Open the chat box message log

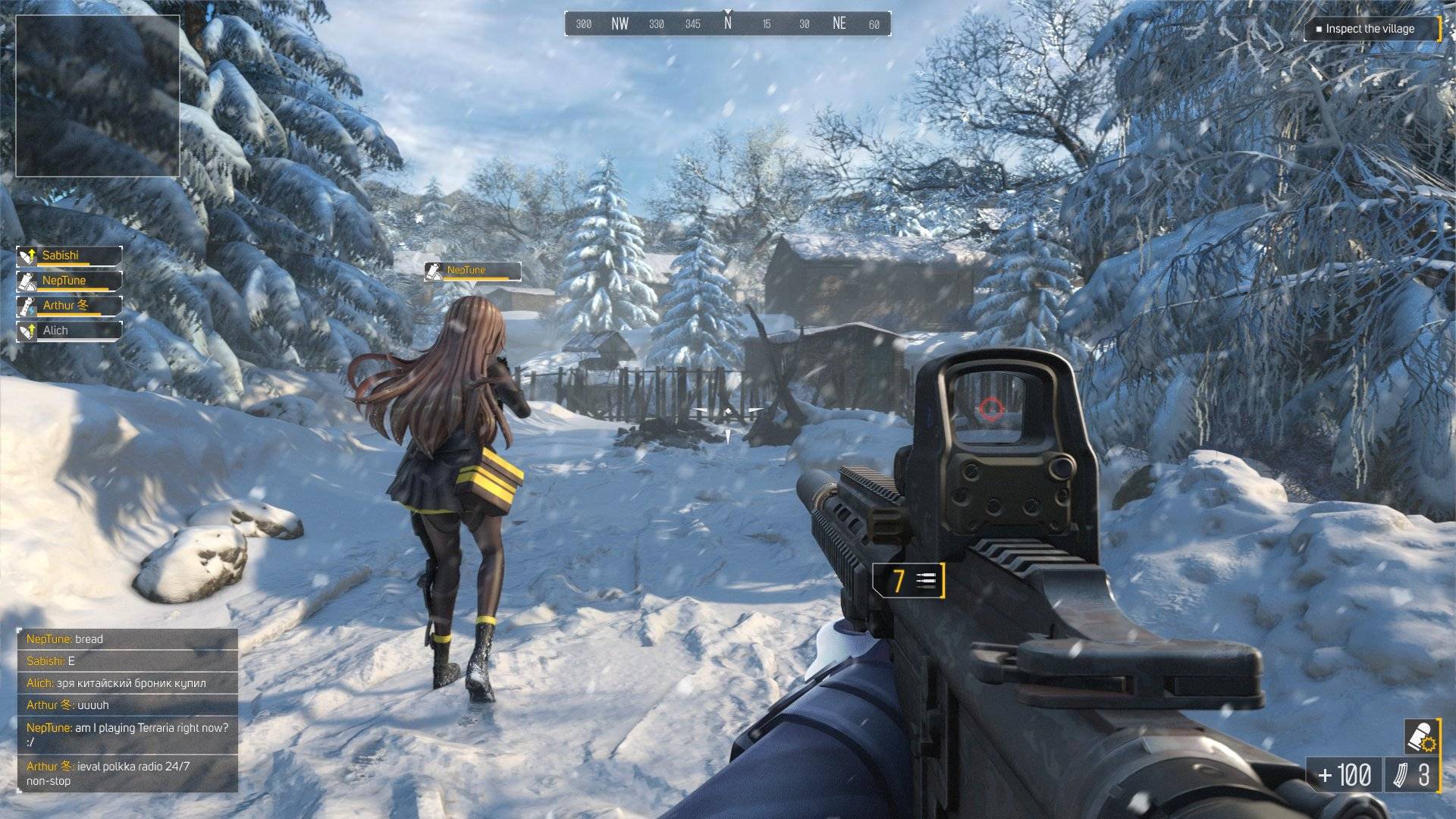point(127,710)
